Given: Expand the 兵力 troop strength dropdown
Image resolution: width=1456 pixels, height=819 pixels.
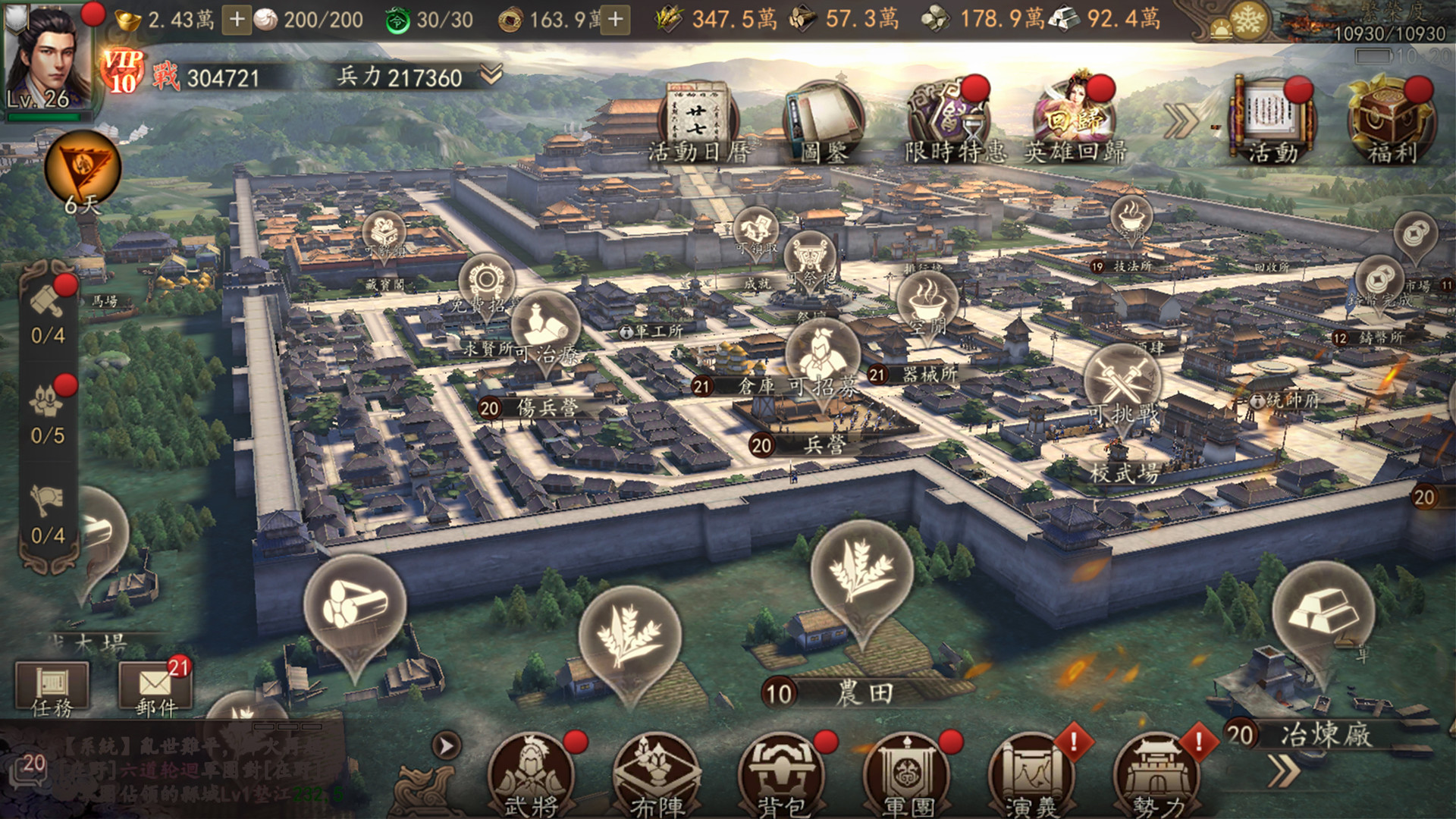Looking at the screenshot, I should click(491, 74).
